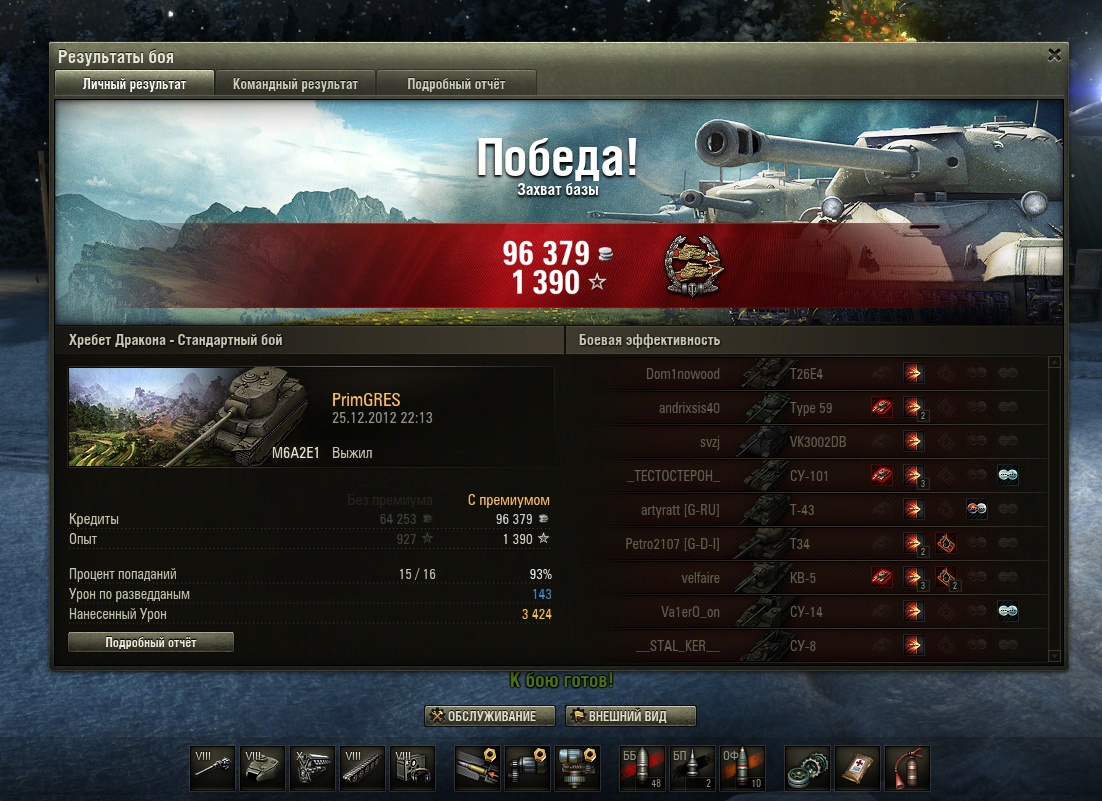Image resolution: width=1102 pixels, height=801 pixels.
Task: Select the tracks suspension module slot
Action: coord(363,768)
